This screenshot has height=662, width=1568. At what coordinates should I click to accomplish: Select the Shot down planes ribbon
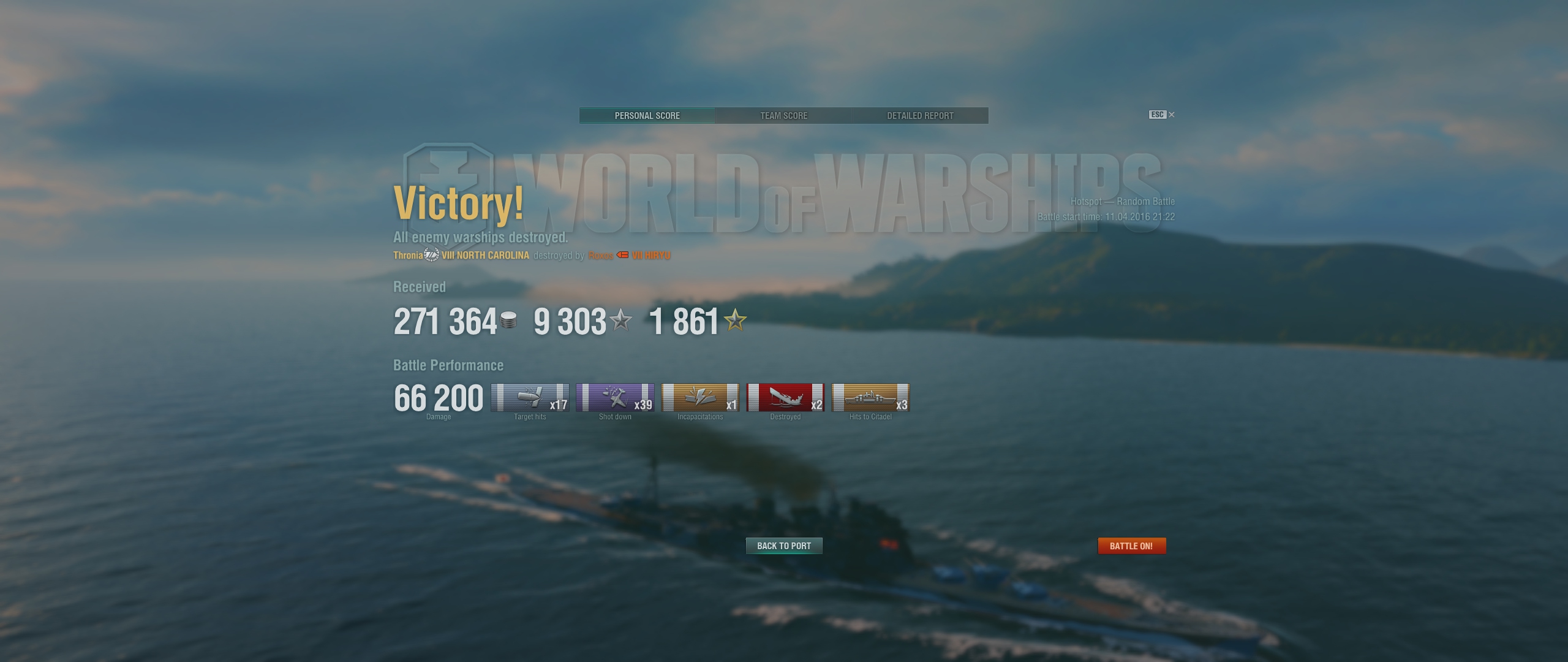click(615, 397)
